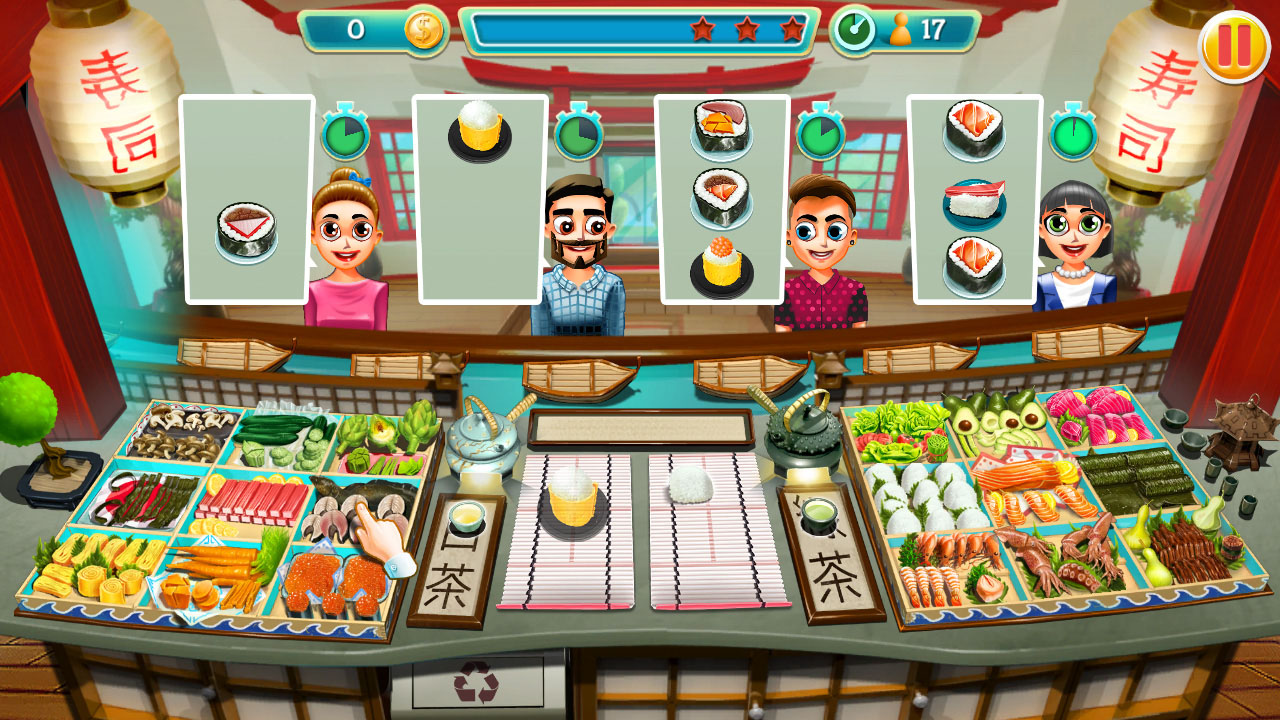Viewport: 1280px width, 720px height.
Task: Select the avocado halves ingredient
Action: [1000, 425]
